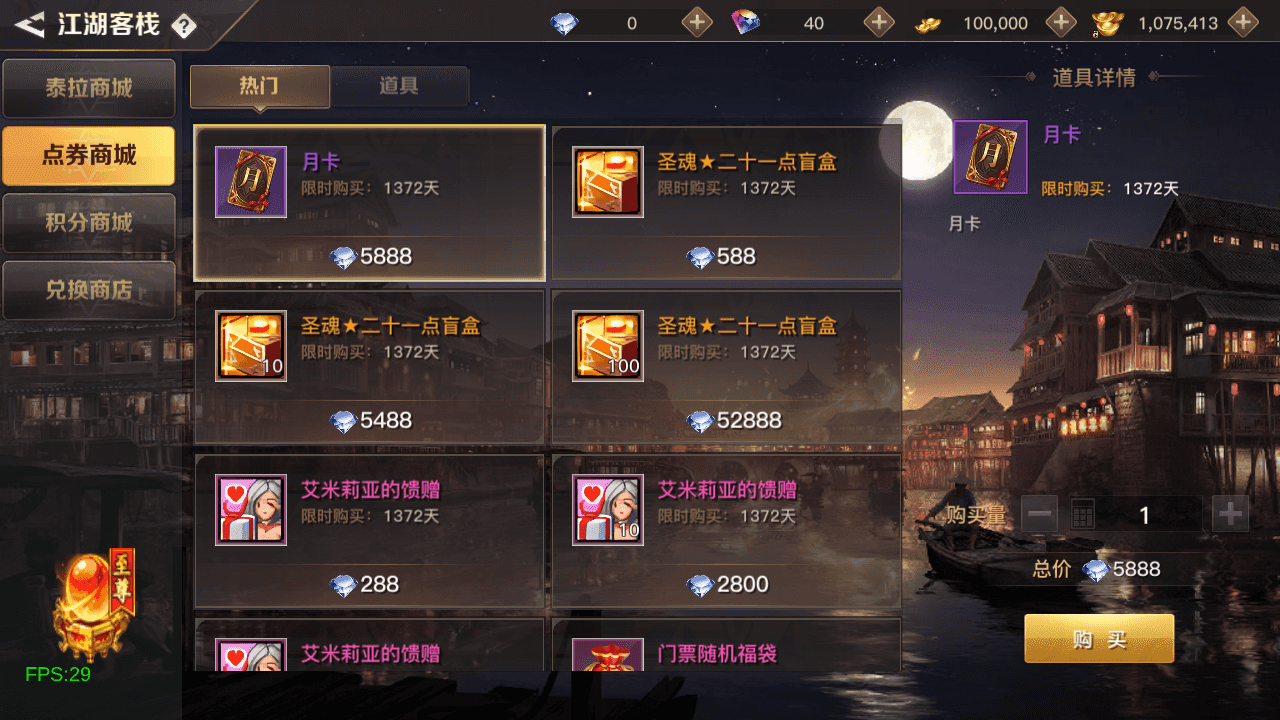Click the 至尊 glowing orb icon at bottom left
The width and height of the screenshot is (1280, 720).
pos(88,600)
